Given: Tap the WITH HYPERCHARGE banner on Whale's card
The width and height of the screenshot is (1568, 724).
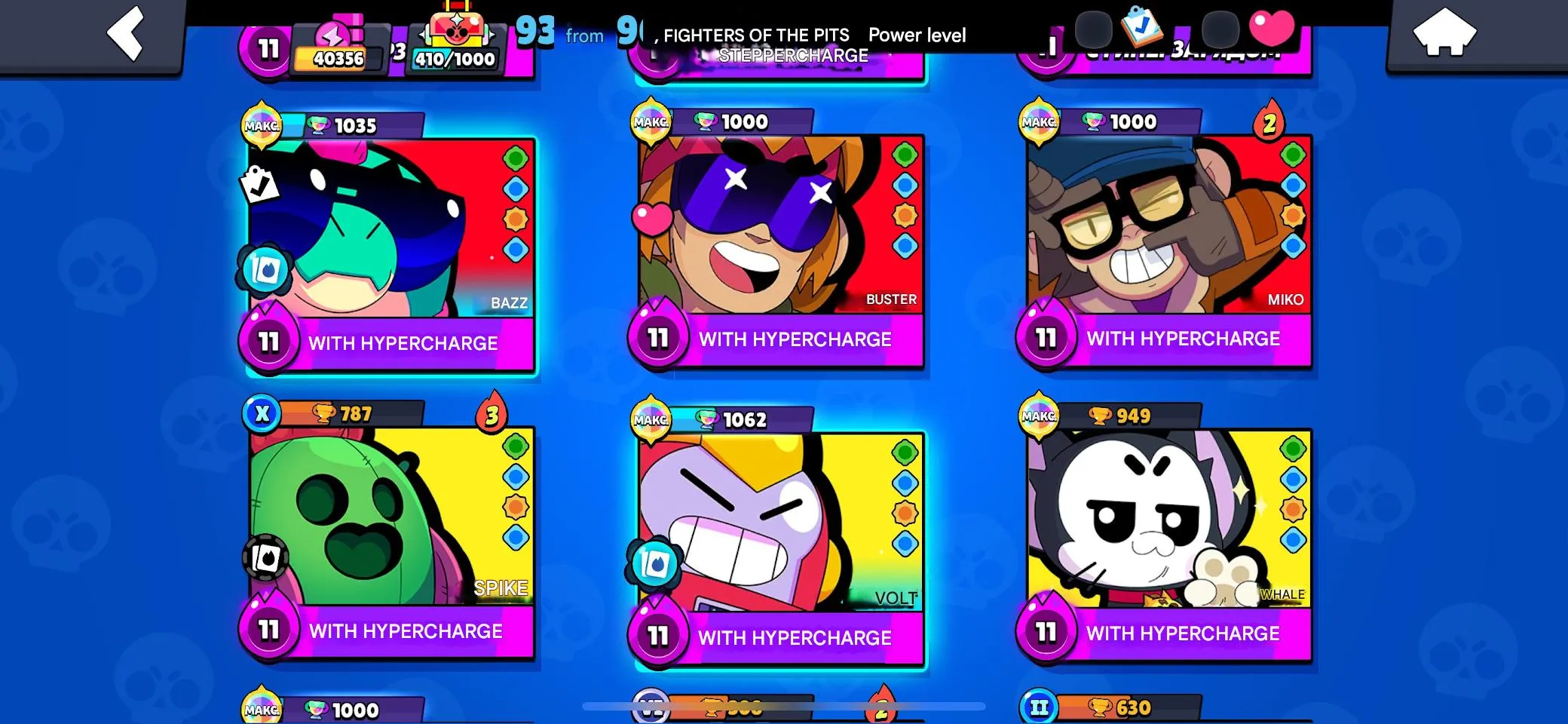Looking at the screenshot, I should [1184, 633].
